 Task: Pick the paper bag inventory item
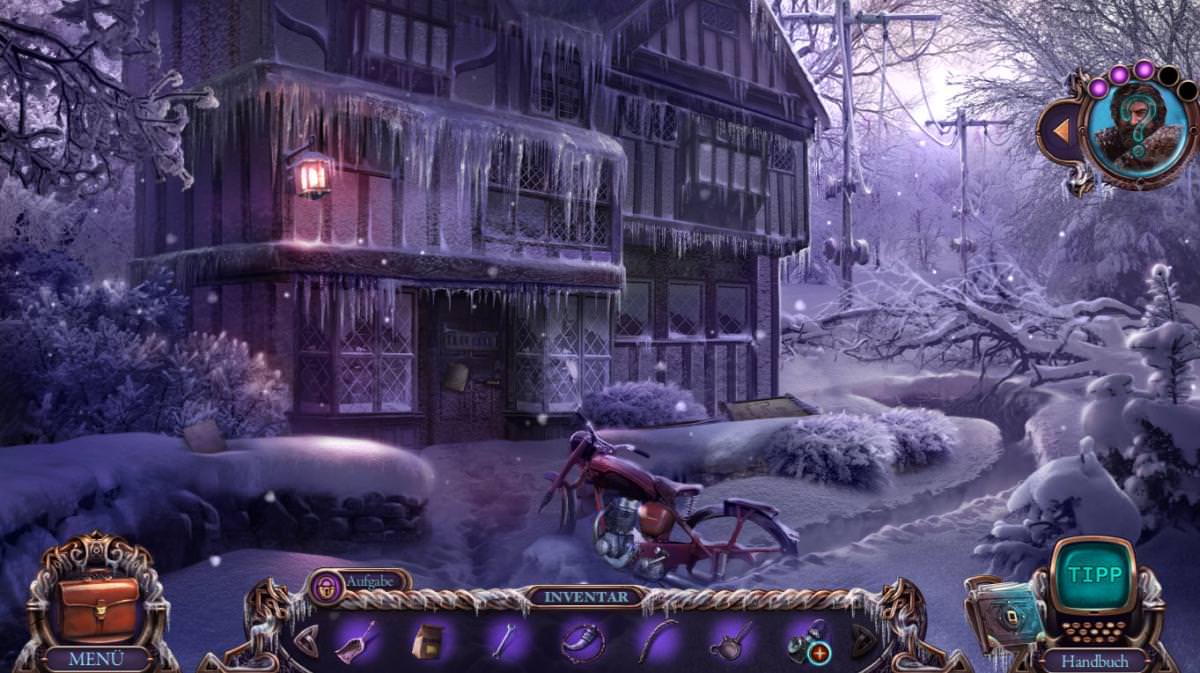pyautogui.click(x=427, y=641)
